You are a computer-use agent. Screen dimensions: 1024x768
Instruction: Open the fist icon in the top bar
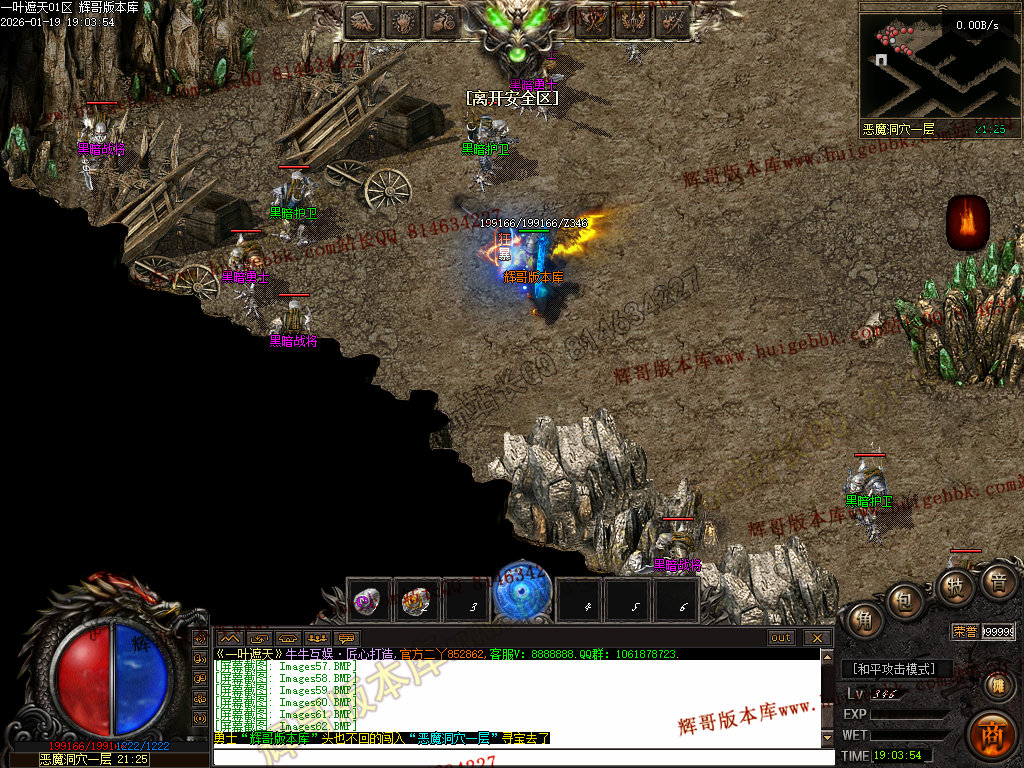tap(403, 21)
